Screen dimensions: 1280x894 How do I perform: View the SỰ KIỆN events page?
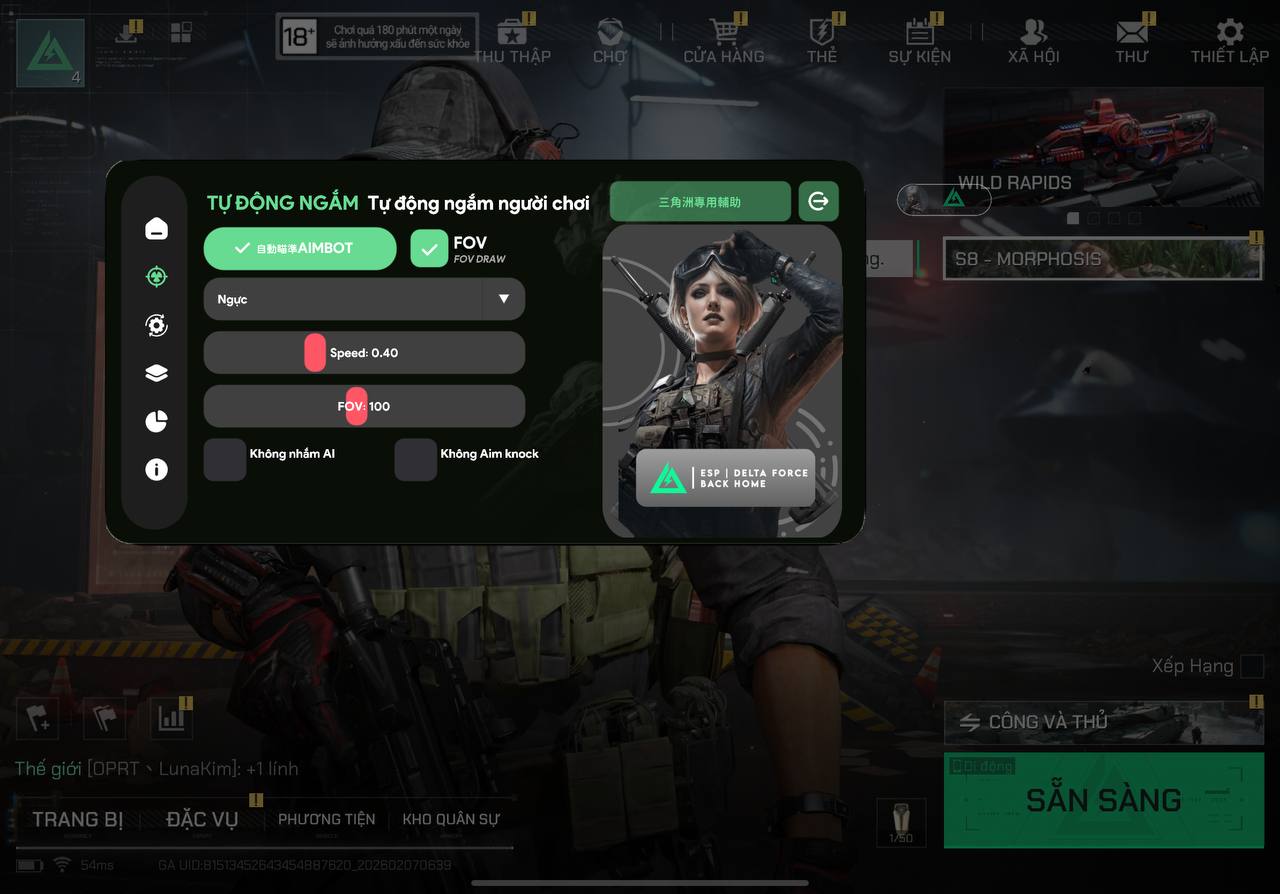(919, 42)
